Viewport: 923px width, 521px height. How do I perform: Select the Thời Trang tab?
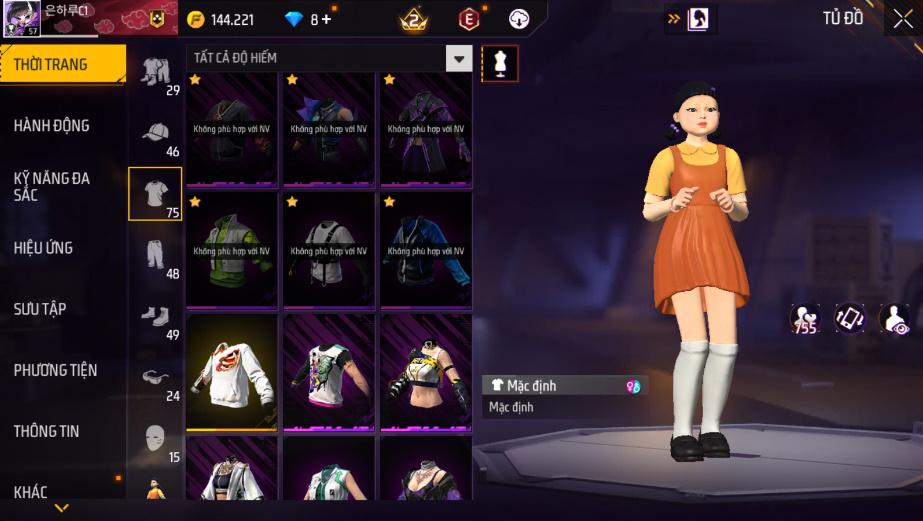[x=50, y=65]
